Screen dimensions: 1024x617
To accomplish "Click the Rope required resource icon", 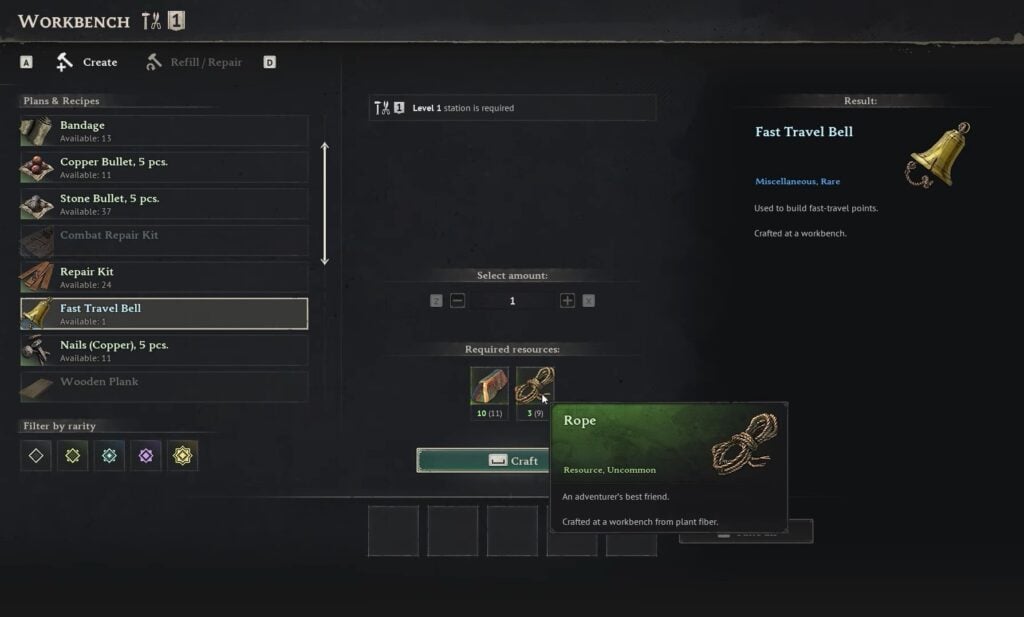I will point(534,386).
